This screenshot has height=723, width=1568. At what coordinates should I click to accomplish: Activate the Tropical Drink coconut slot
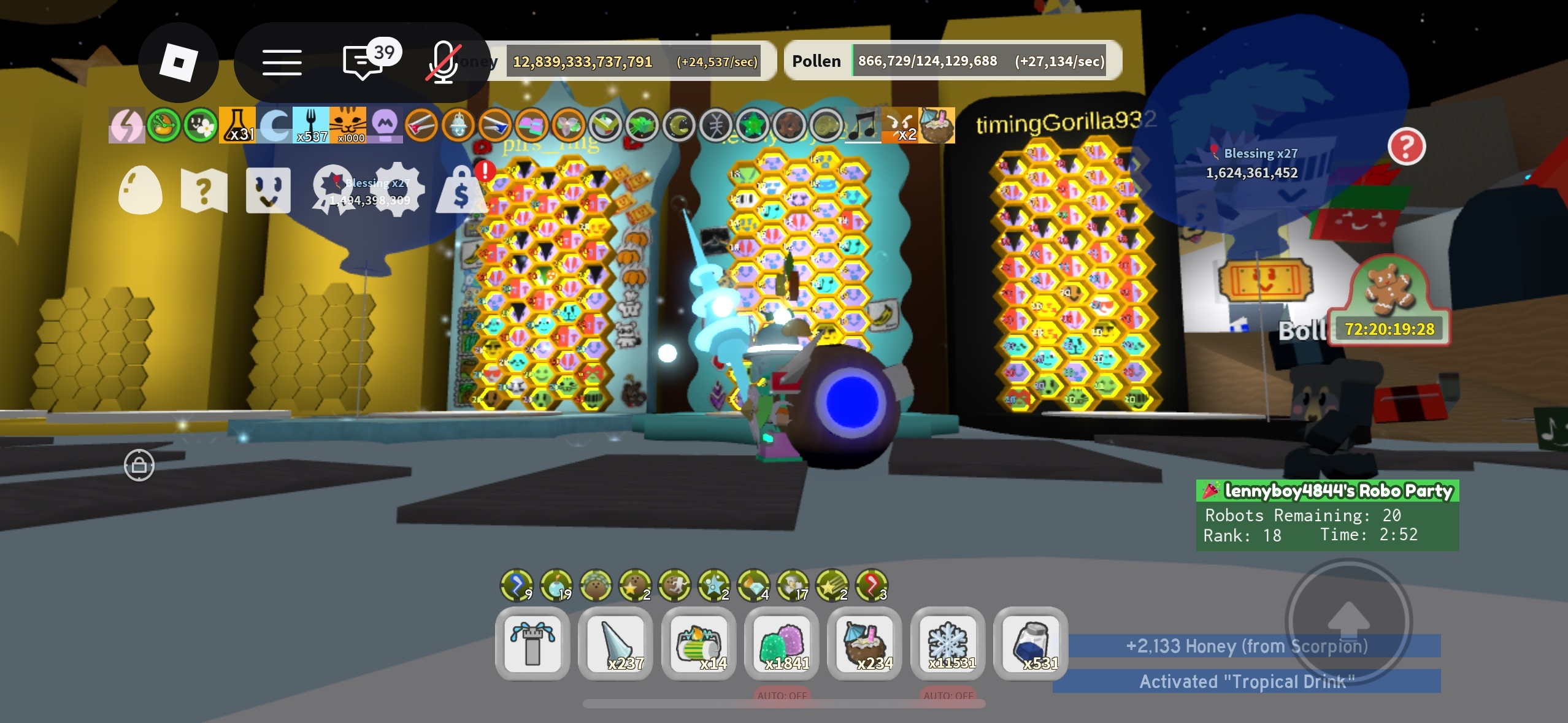coord(864,644)
